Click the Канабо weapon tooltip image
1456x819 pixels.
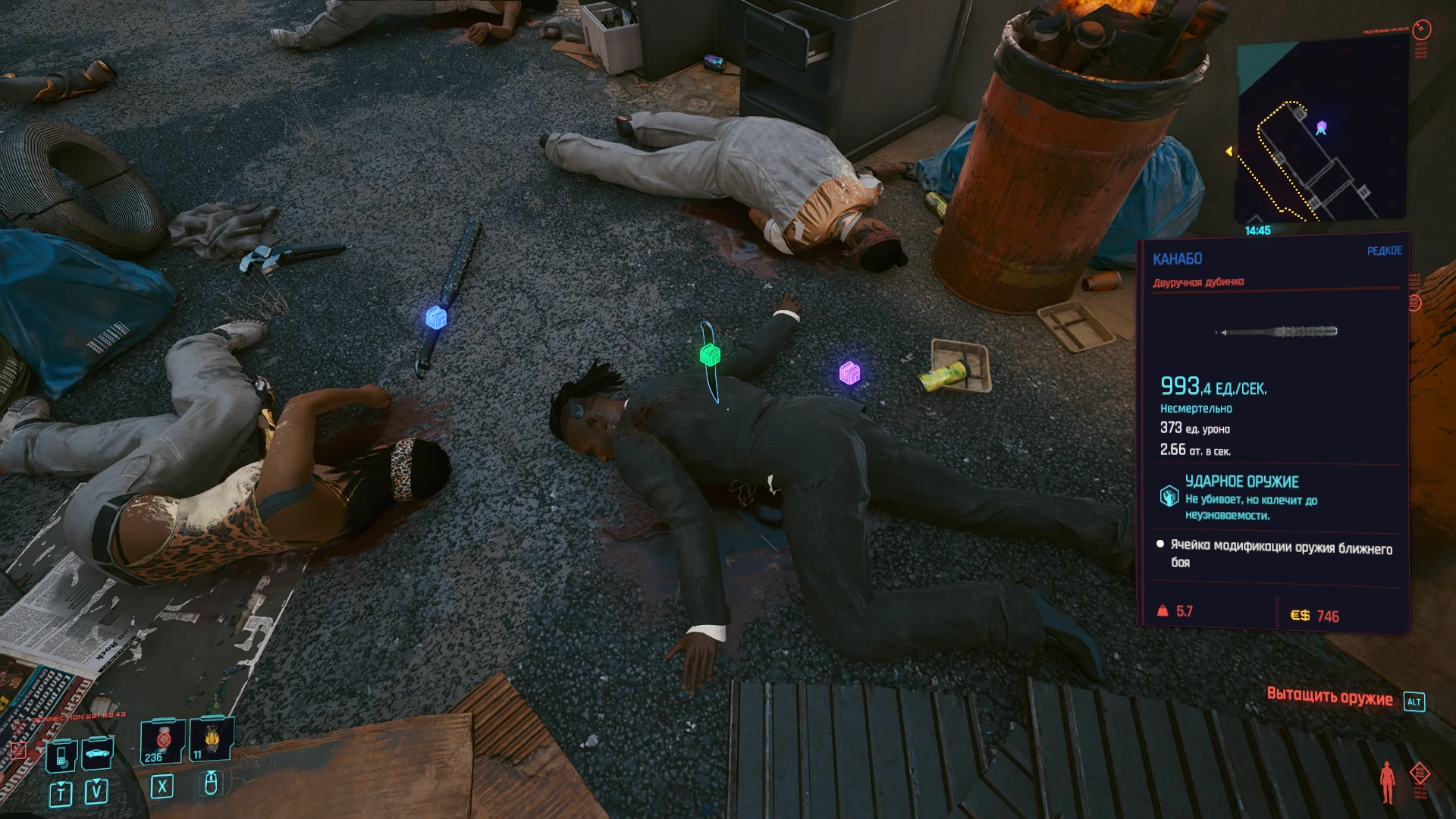pyautogui.click(x=1276, y=331)
